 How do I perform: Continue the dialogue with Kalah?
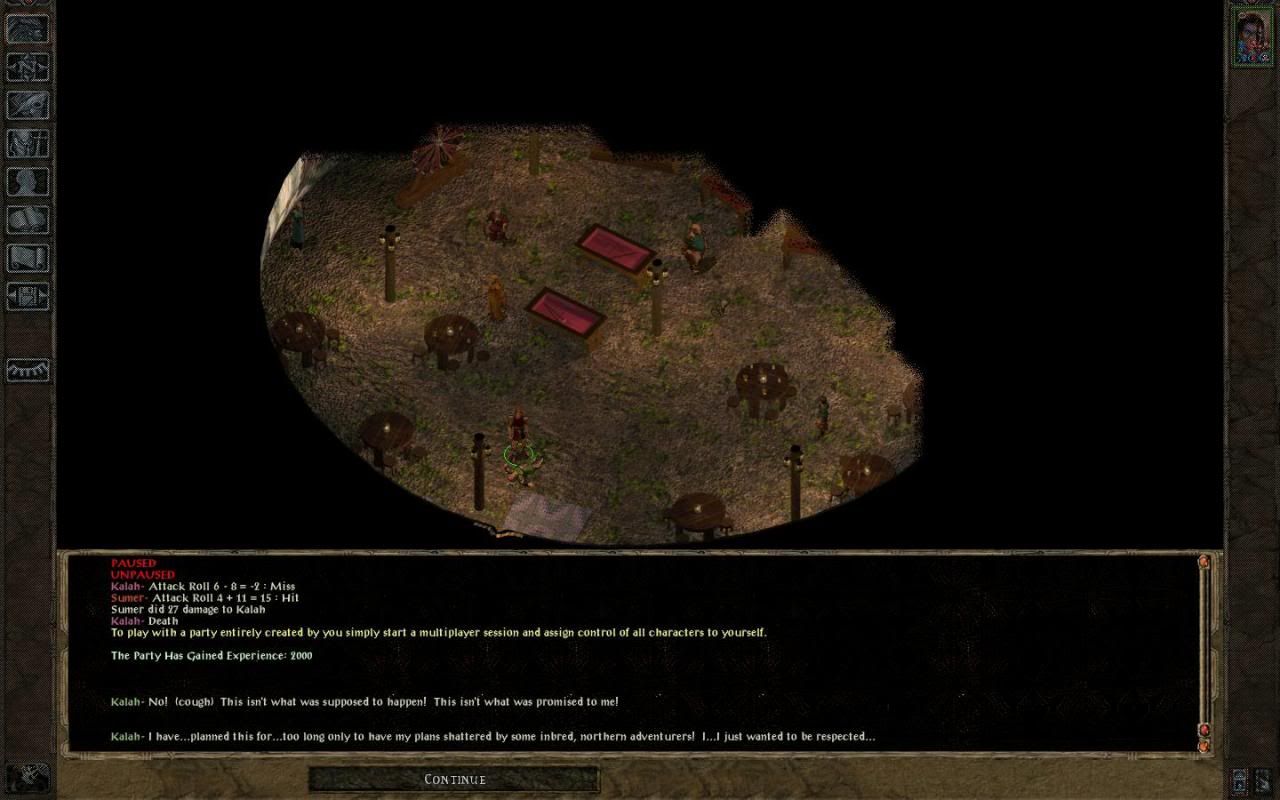(x=454, y=779)
